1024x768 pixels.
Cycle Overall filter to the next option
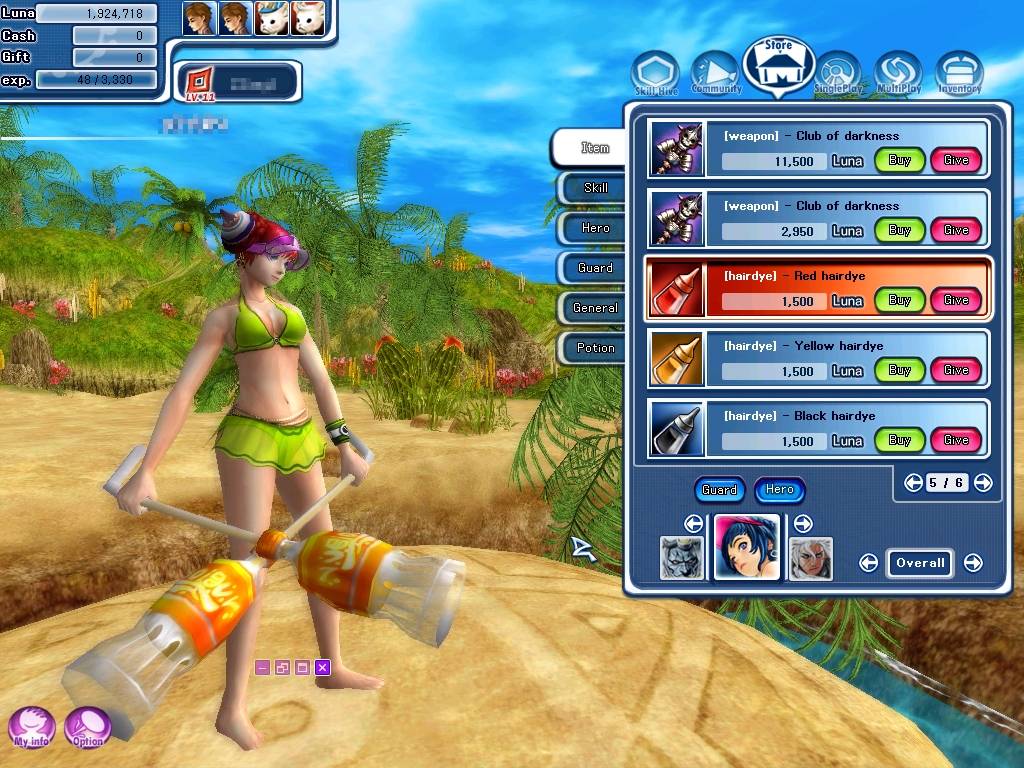pyautogui.click(x=973, y=563)
